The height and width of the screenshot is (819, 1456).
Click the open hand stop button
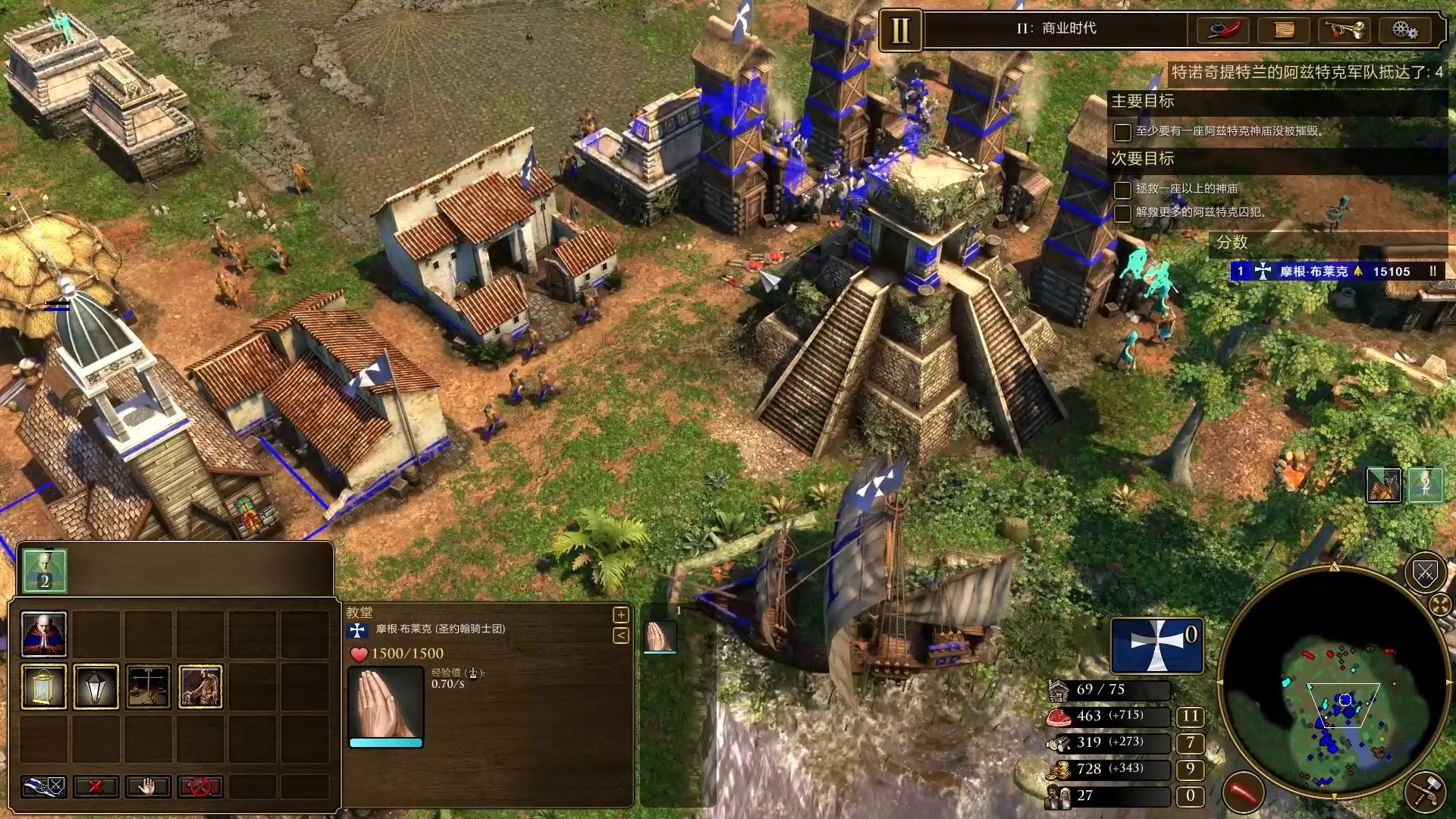pyautogui.click(x=149, y=786)
